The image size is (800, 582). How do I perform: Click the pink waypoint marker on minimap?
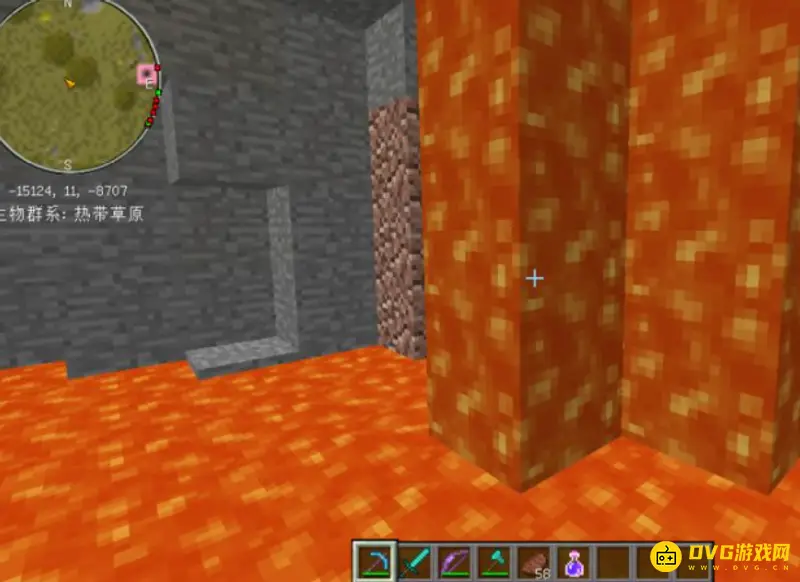coord(148,73)
